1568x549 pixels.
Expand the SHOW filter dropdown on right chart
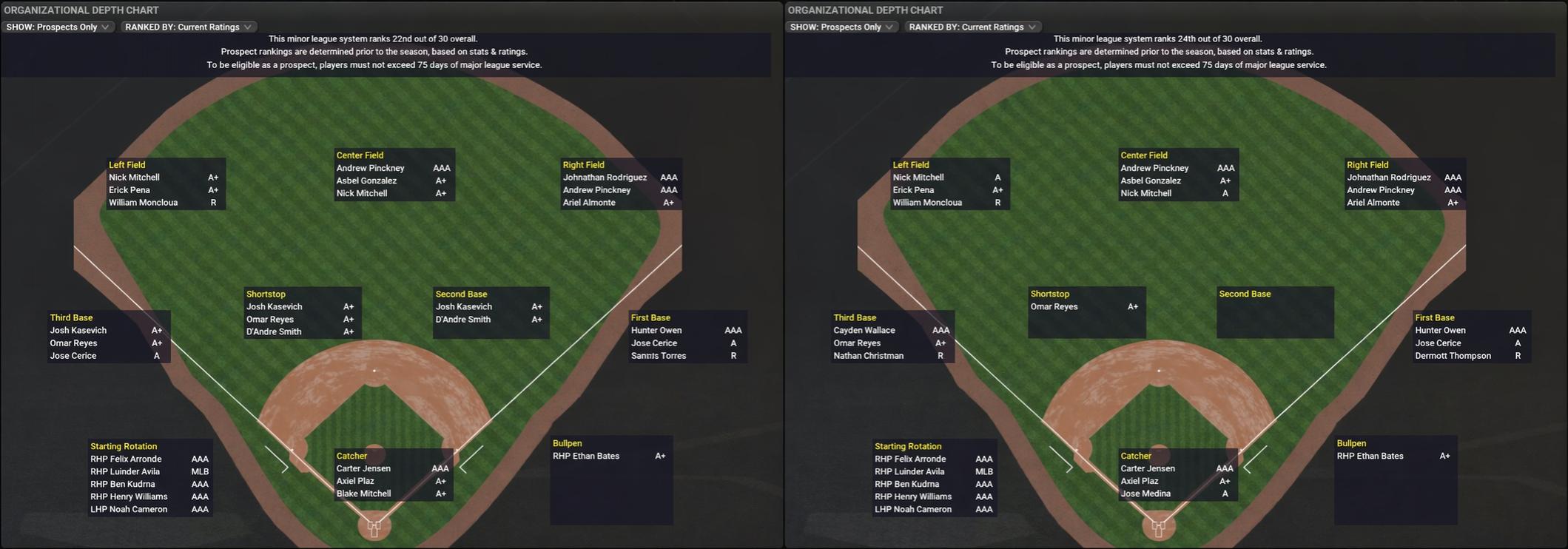tap(842, 27)
